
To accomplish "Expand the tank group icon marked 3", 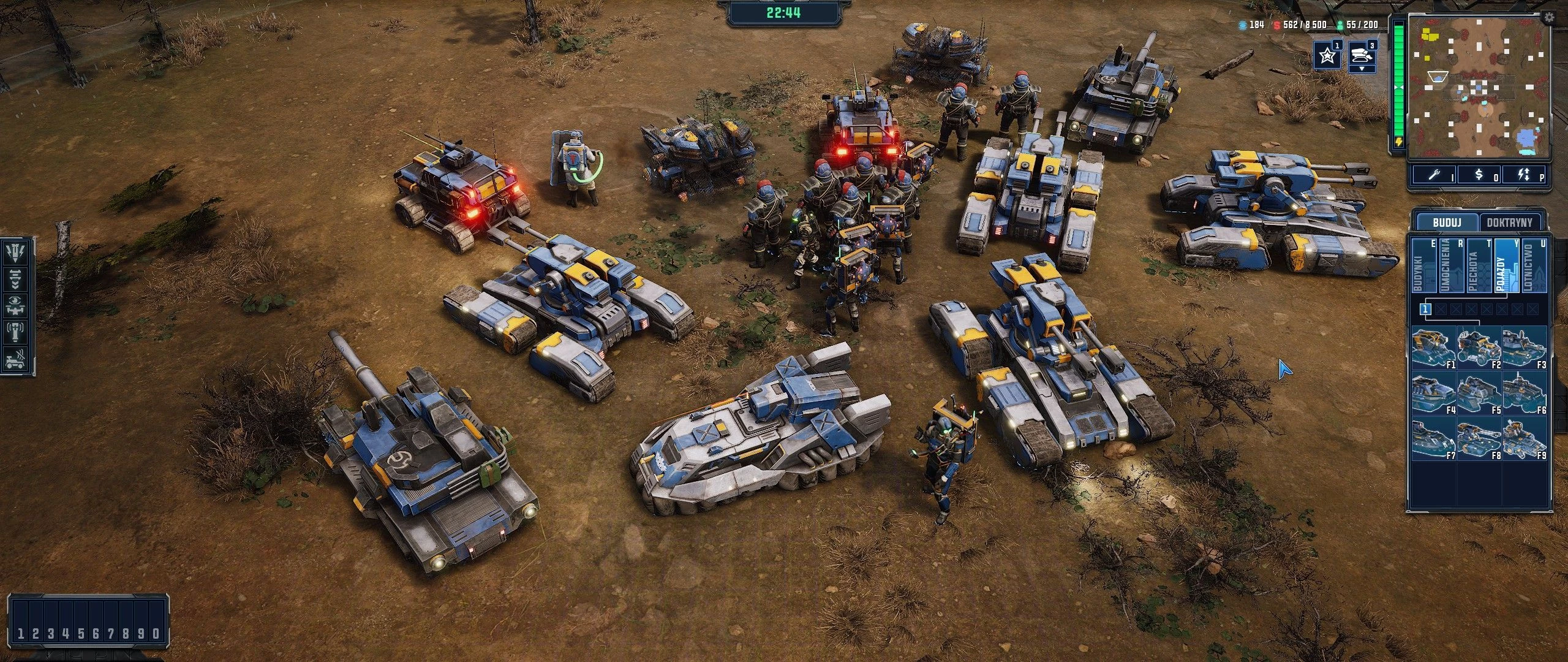I will [1362, 56].
